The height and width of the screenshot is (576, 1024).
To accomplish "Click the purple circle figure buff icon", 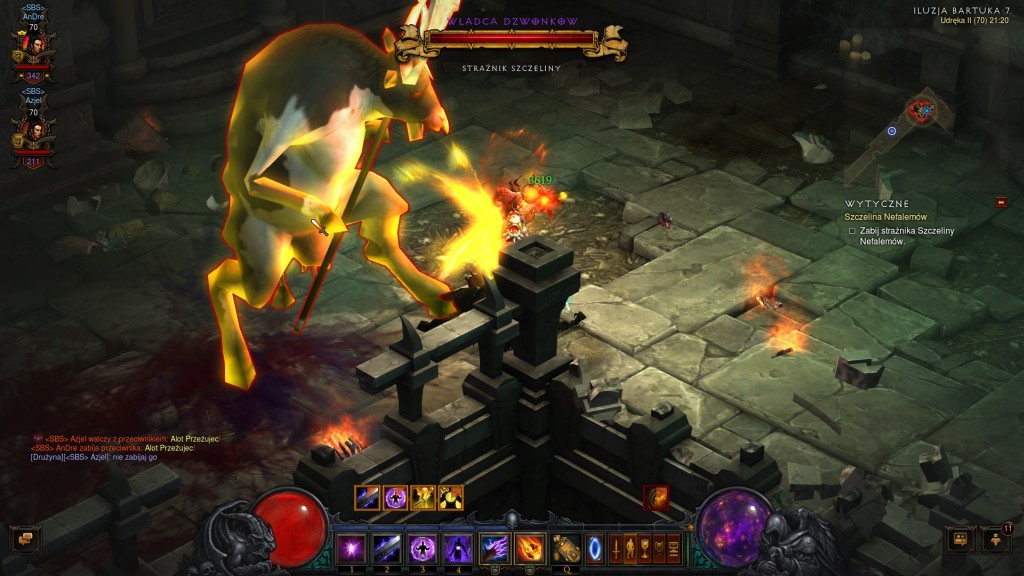I will (x=395, y=497).
